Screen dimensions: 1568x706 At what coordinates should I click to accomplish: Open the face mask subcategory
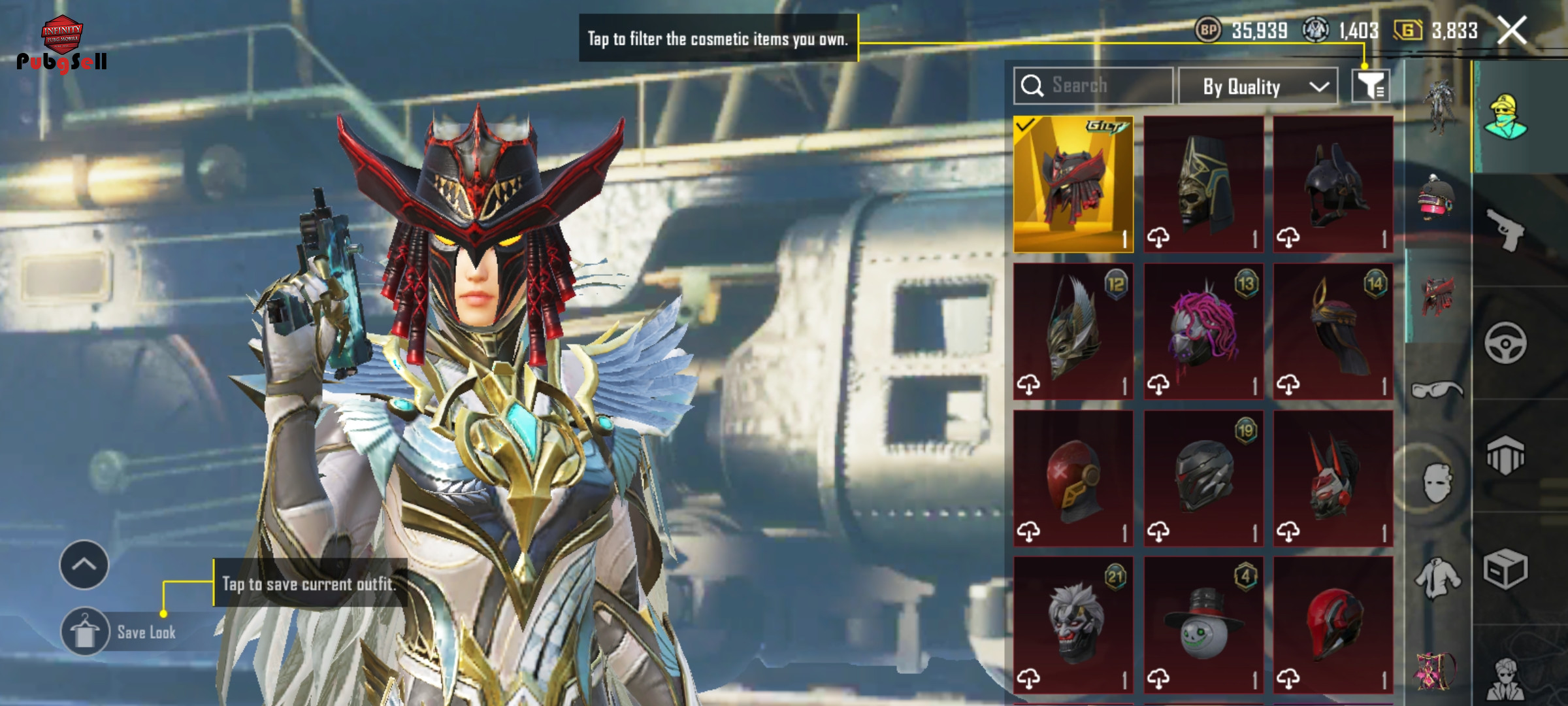[1437, 484]
